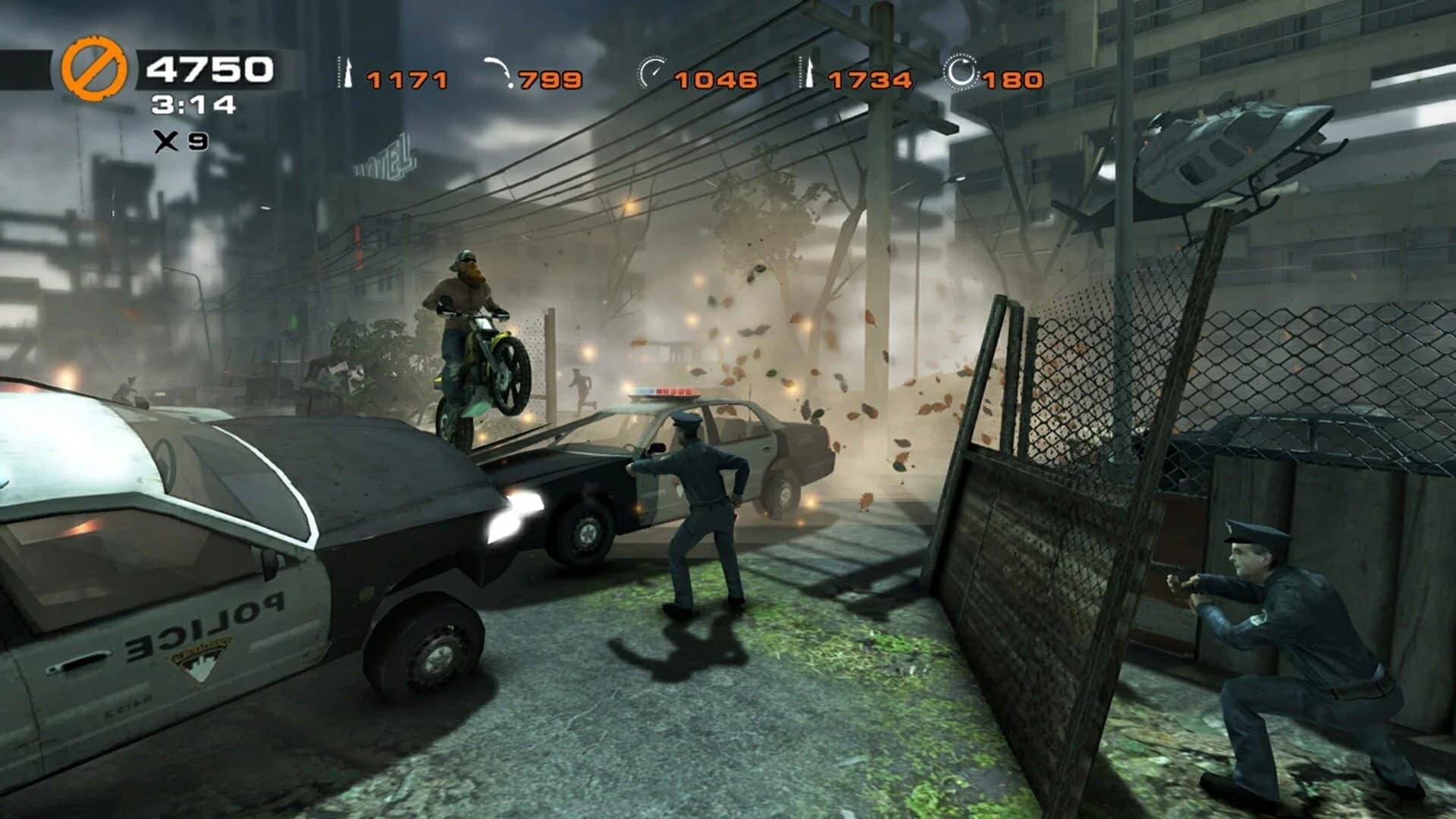Viewport: 1456px width, 819px height.
Task: Select the jump height stat icon showing 1171
Action: [343, 72]
